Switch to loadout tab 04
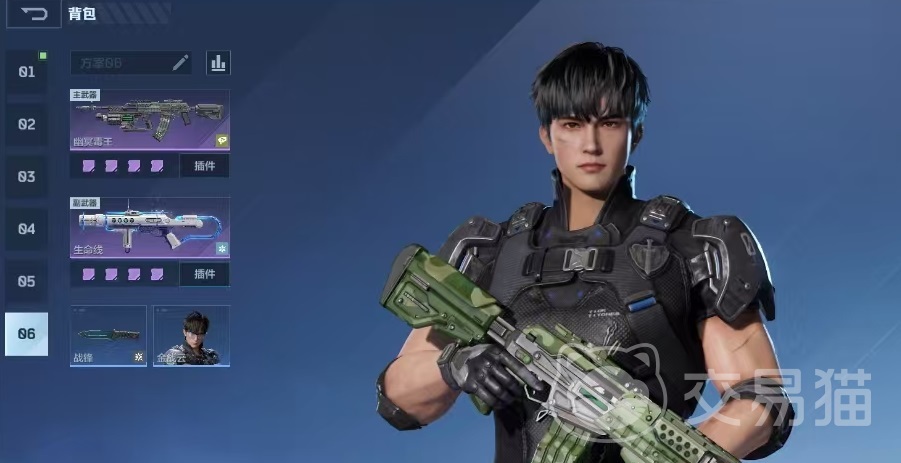 point(26,229)
